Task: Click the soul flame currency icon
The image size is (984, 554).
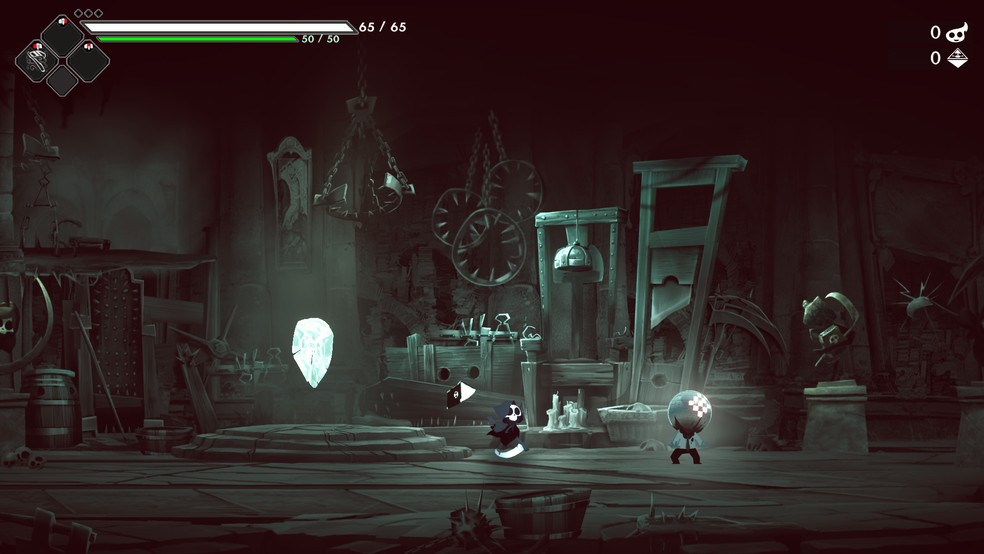Action: coord(957,32)
